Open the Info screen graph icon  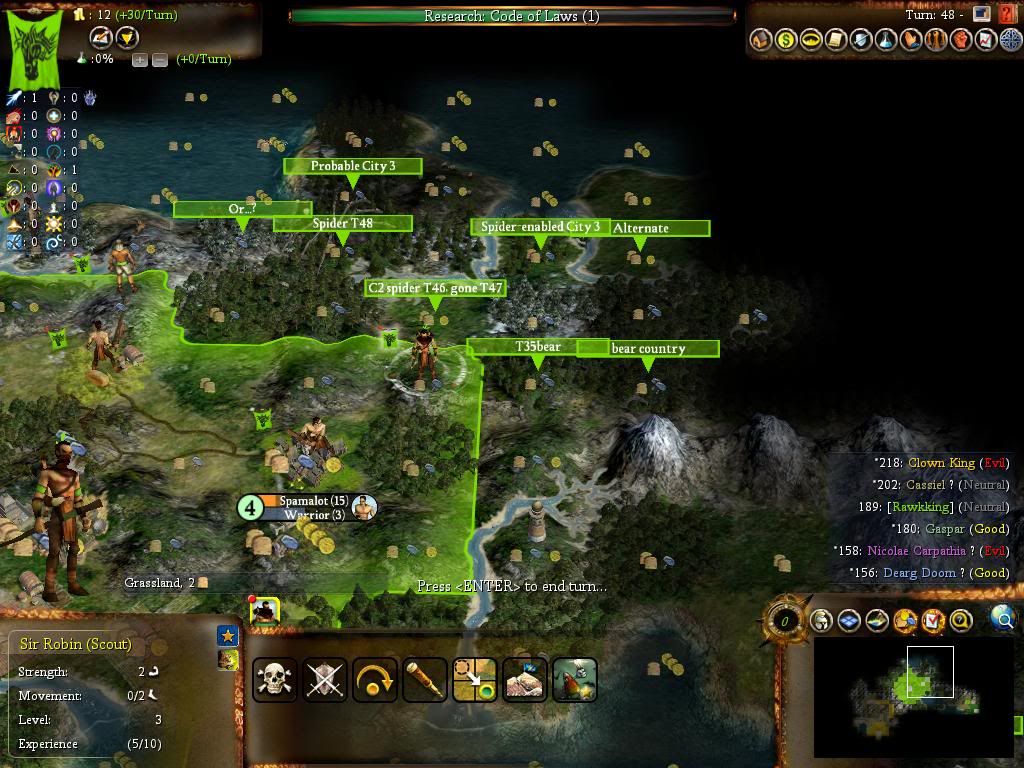pyautogui.click(x=984, y=40)
